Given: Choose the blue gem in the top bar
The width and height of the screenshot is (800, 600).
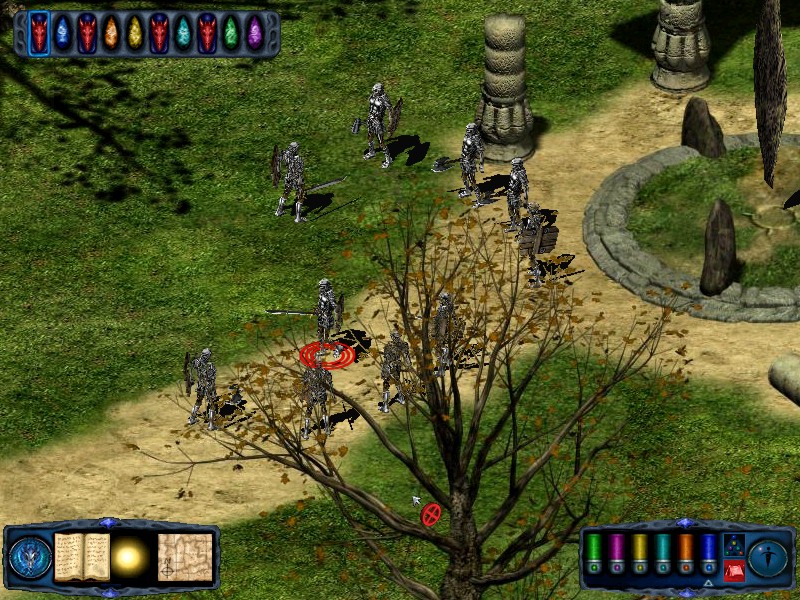Looking at the screenshot, I should 63,34.
